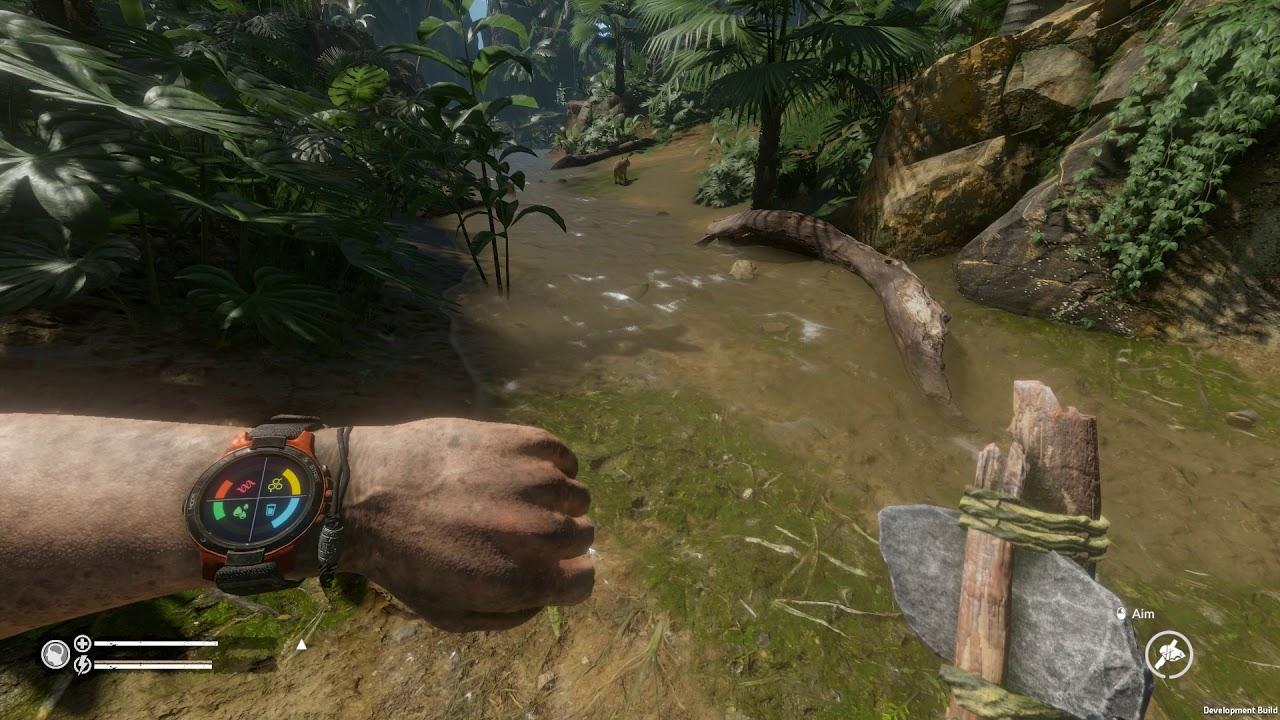The image size is (1280, 720).
Task: Click the mouse Aim prompt icon
Action: [1123, 615]
